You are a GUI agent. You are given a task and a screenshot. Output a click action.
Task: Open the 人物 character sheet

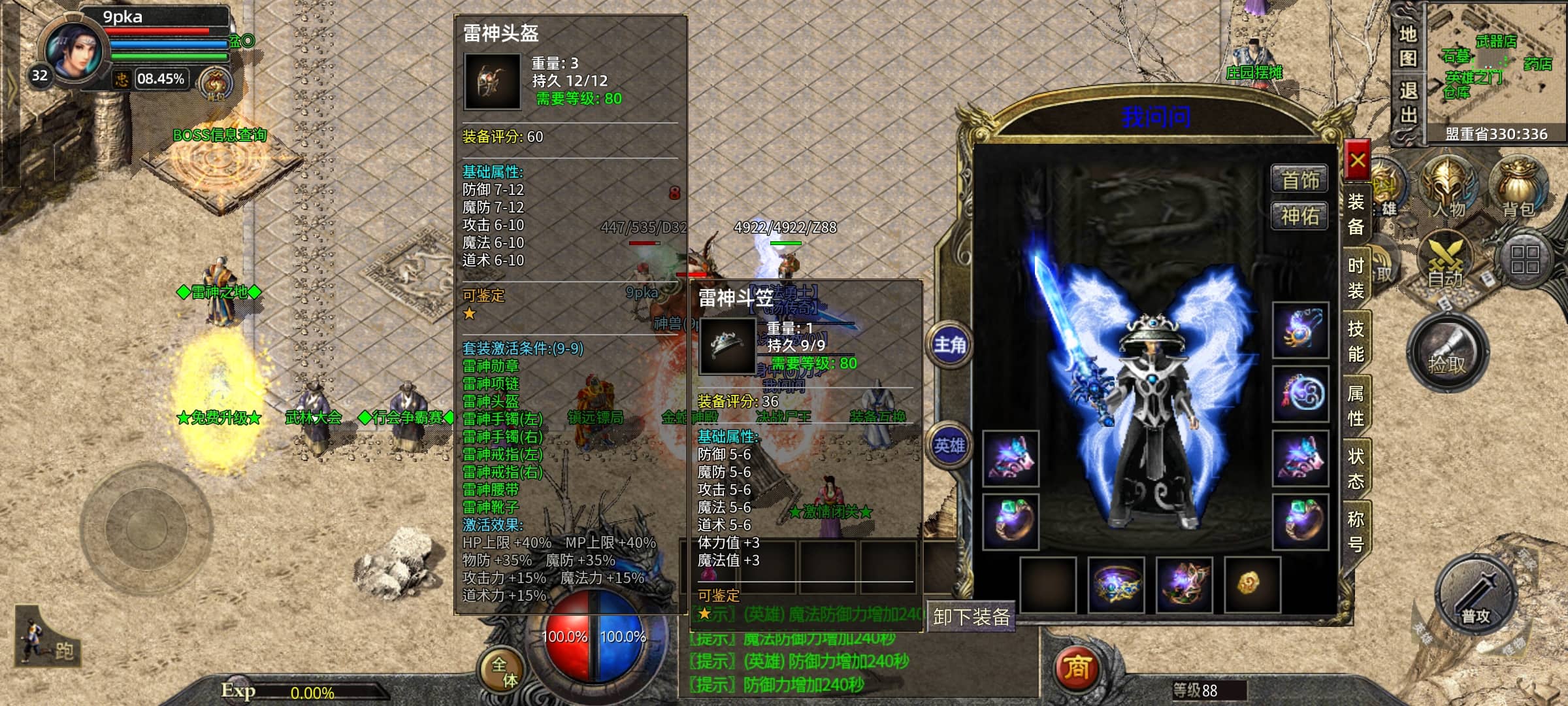point(1448,188)
